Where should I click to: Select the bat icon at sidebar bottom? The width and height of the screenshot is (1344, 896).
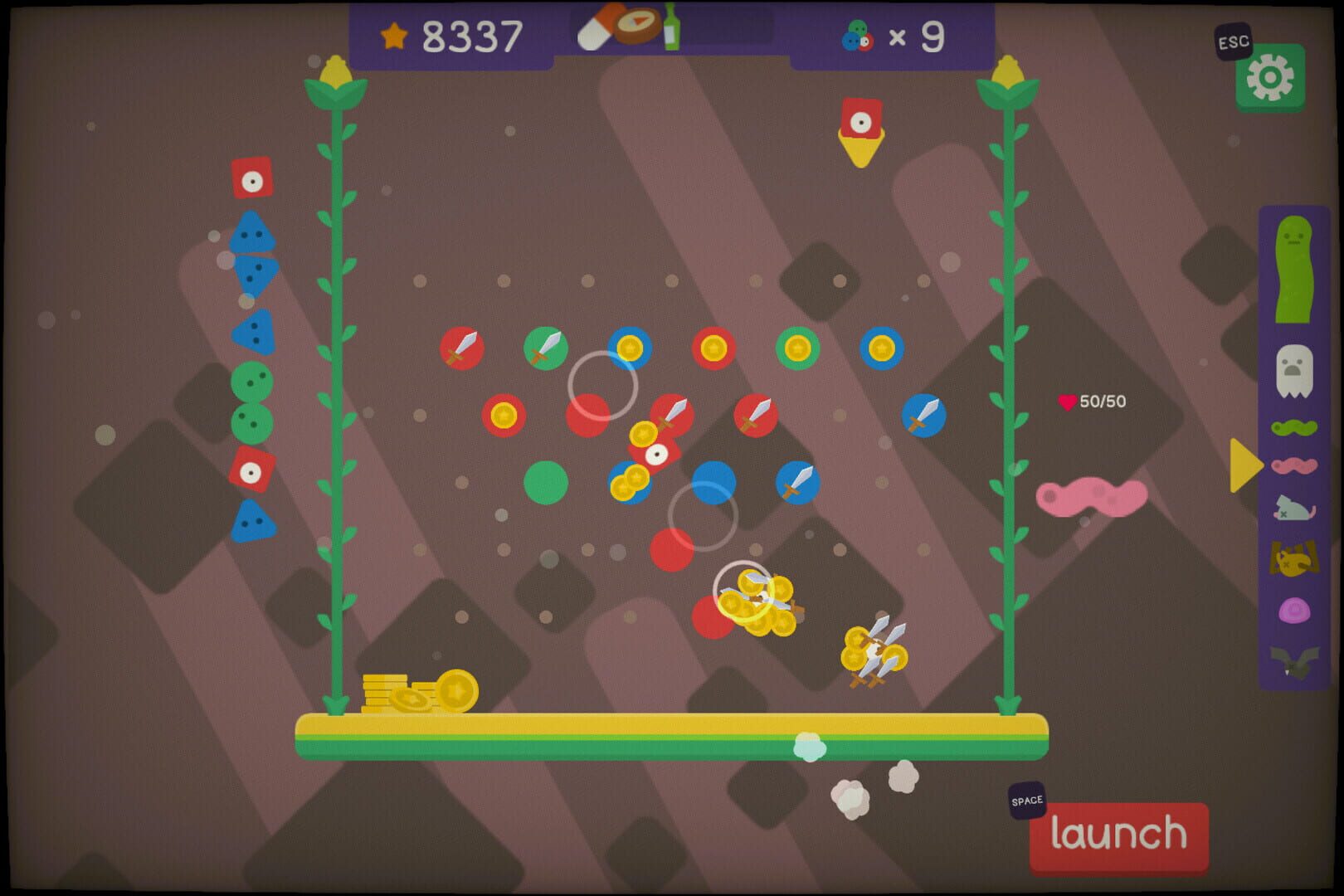pos(1293,660)
